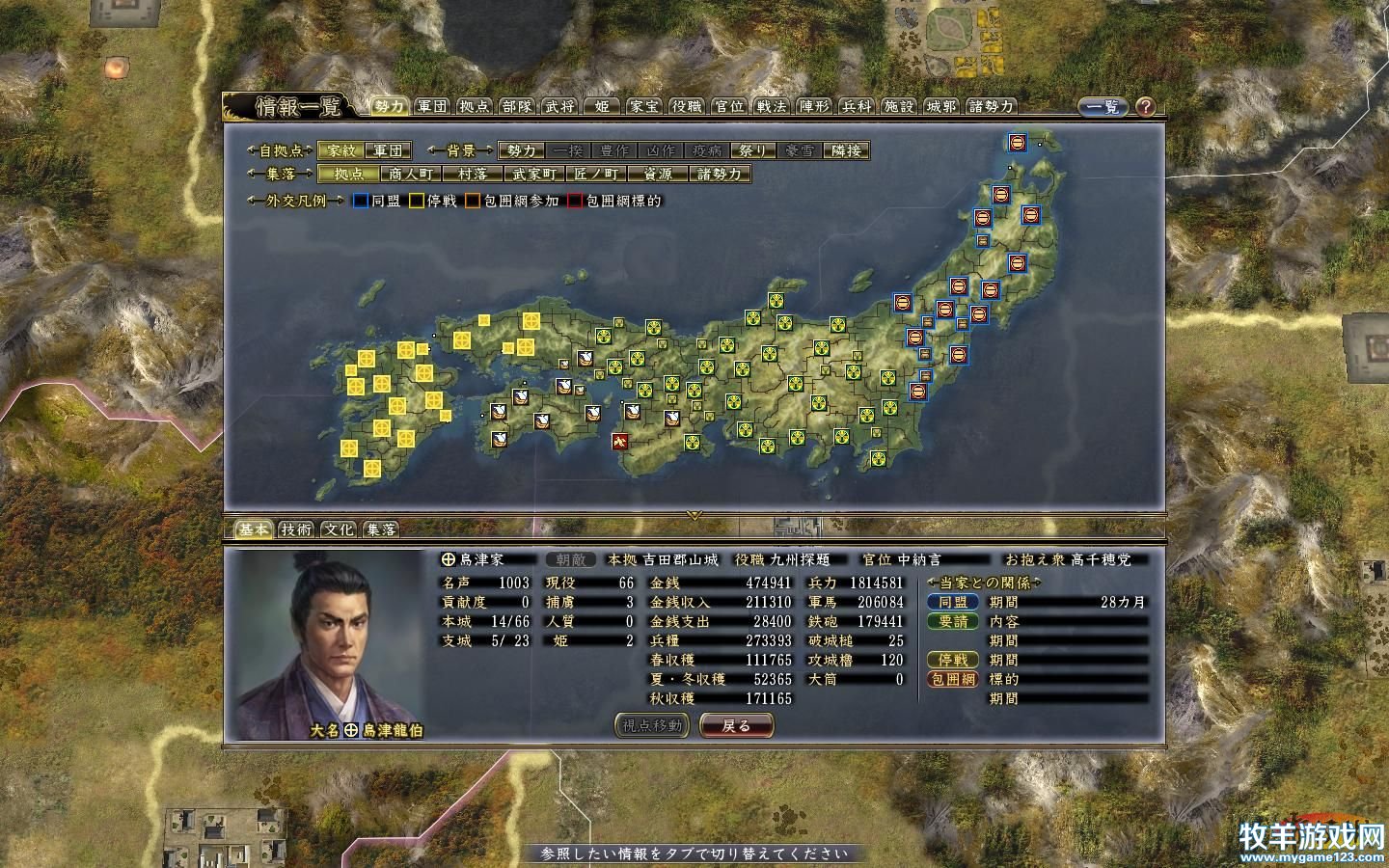Viewport: 1389px width, 868px height.
Task: Select the 役職 tab
Action: click(687, 106)
